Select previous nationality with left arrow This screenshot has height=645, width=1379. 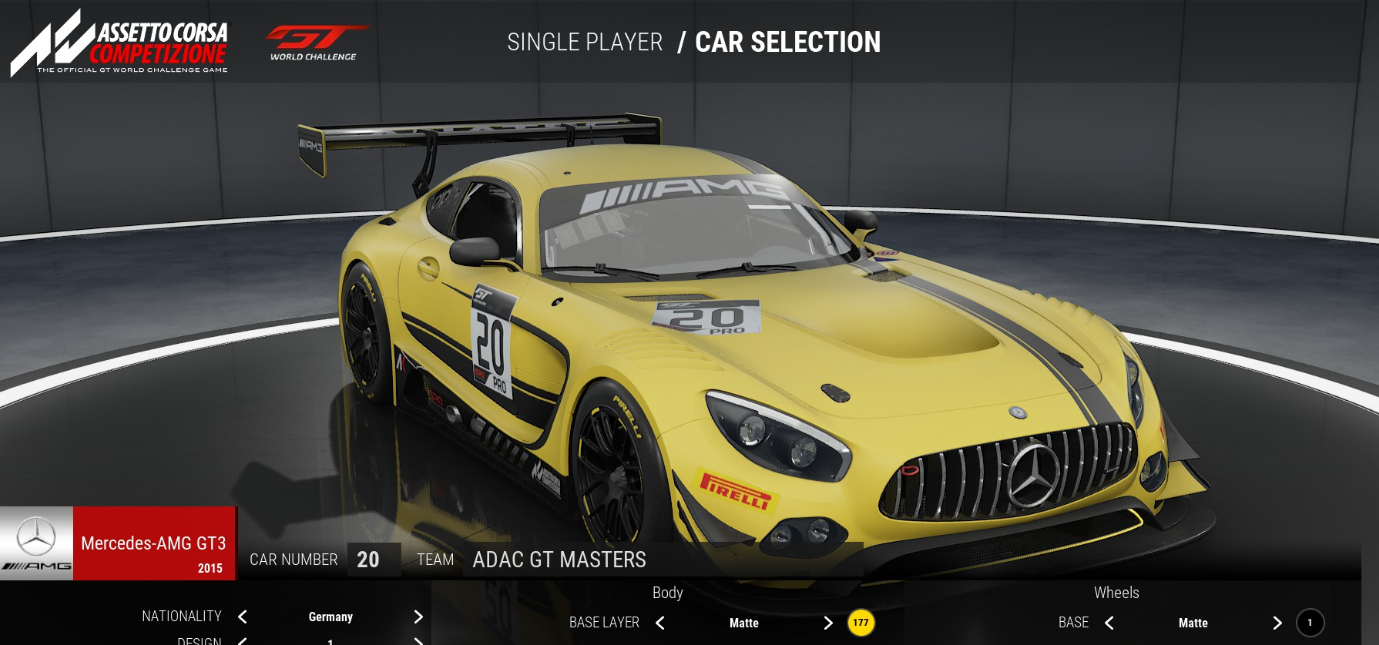tap(242, 617)
